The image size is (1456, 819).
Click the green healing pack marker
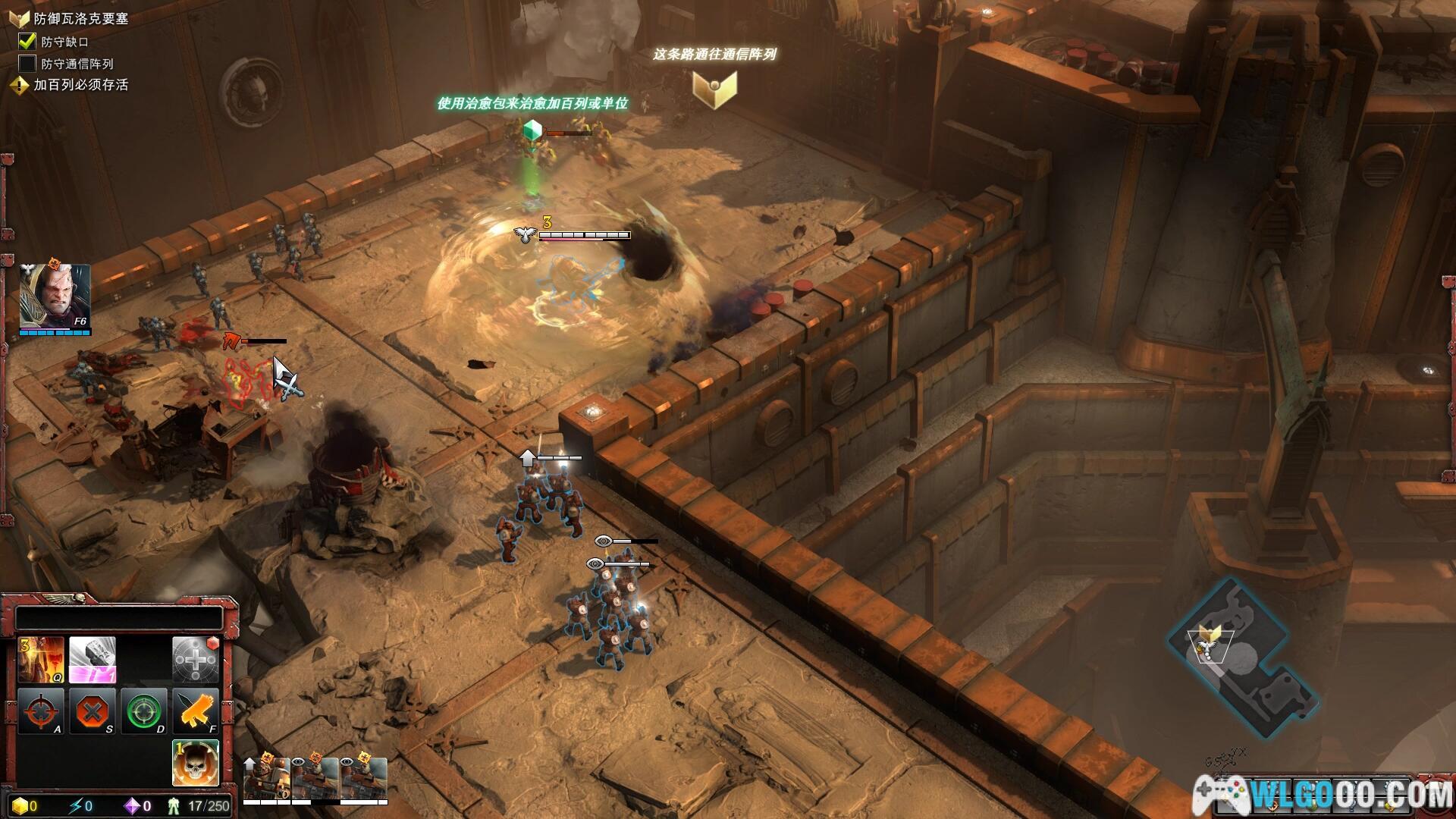click(x=533, y=130)
